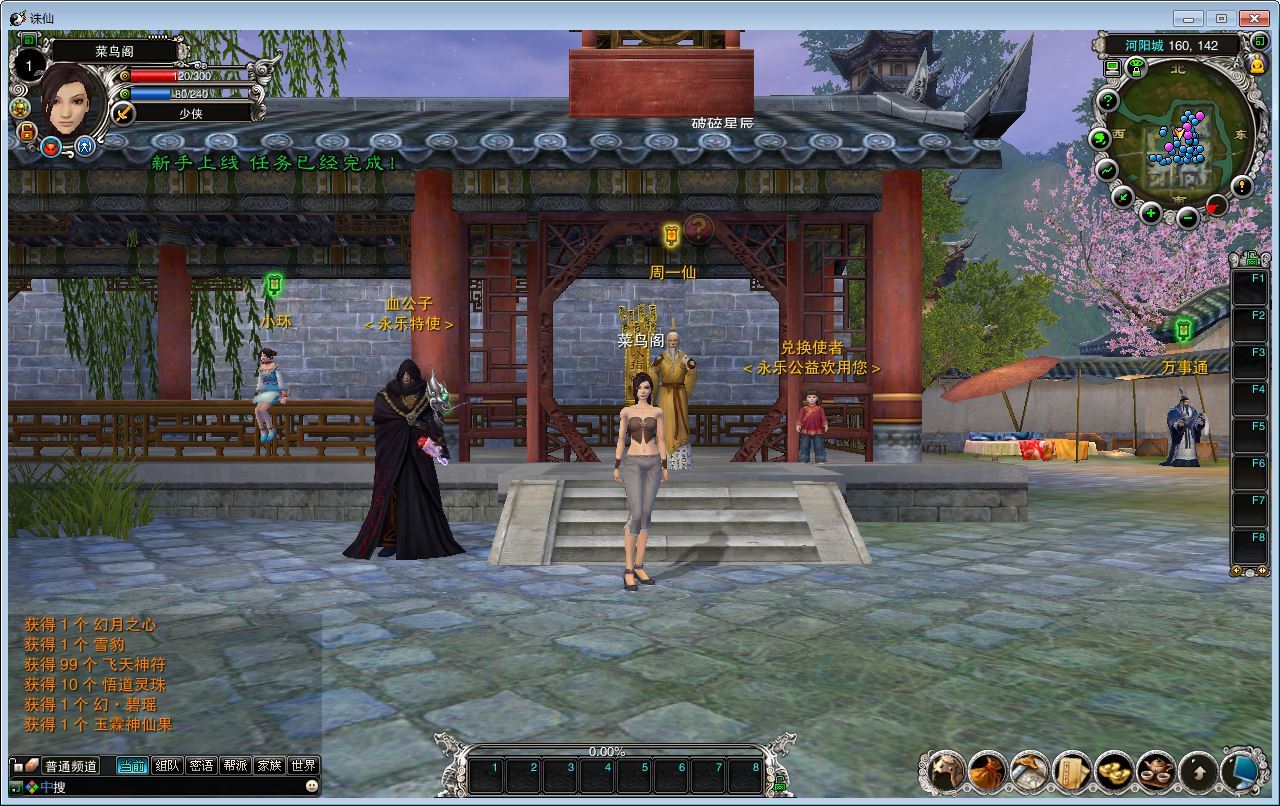Open the chat emoticon smiley picker
Image resolution: width=1280 pixels, height=806 pixels.
pyautogui.click(x=312, y=787)
